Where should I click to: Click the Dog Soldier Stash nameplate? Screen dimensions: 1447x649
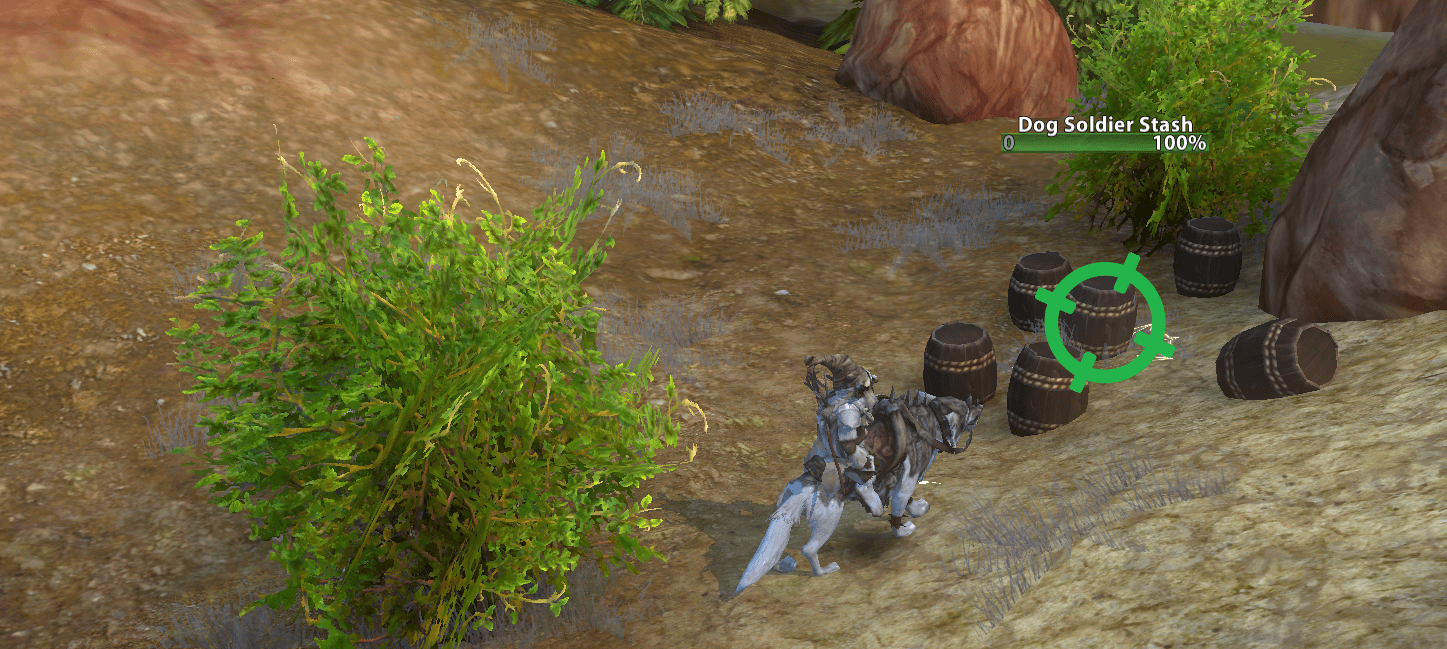coord(1104,125)
